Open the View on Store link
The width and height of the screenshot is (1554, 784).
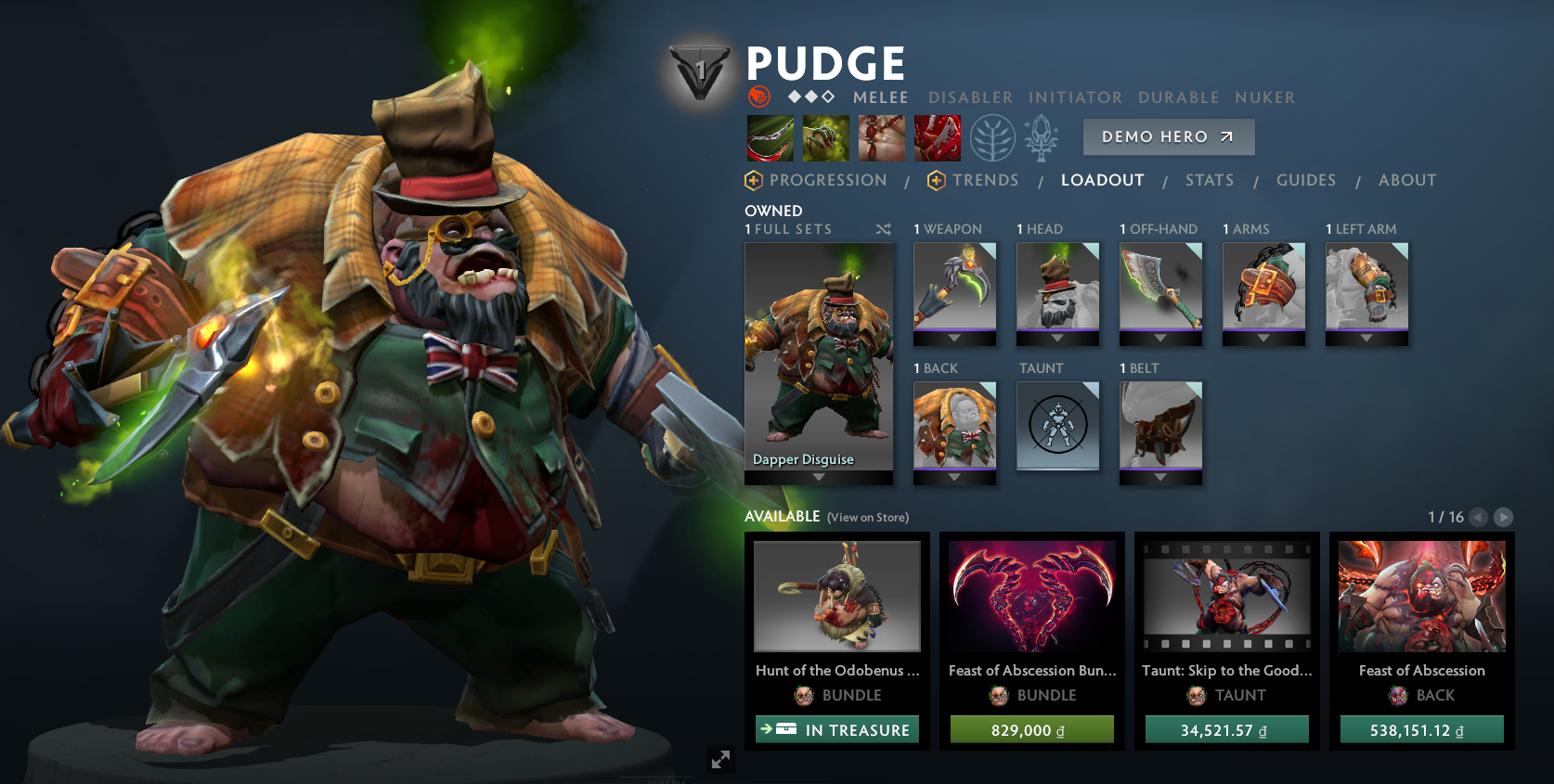pyautogui.click(x=866, y=518)
